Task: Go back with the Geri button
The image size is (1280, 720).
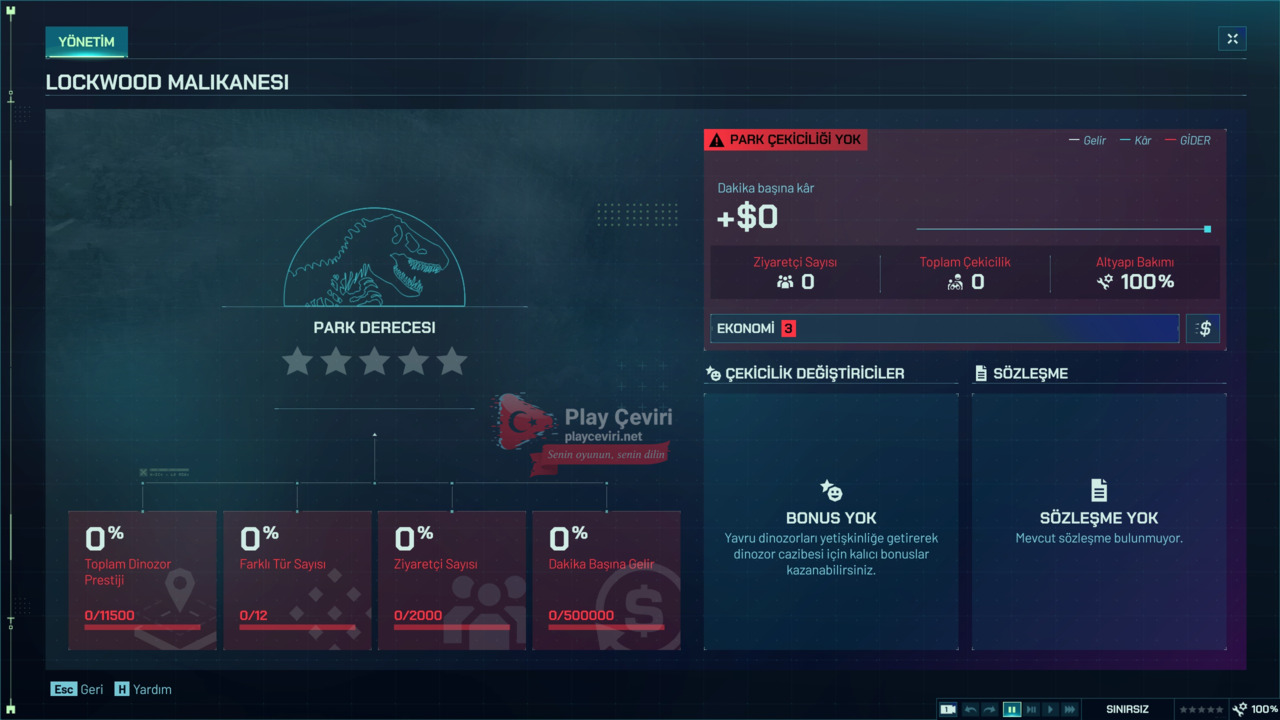Action: [x=78, y=689]
